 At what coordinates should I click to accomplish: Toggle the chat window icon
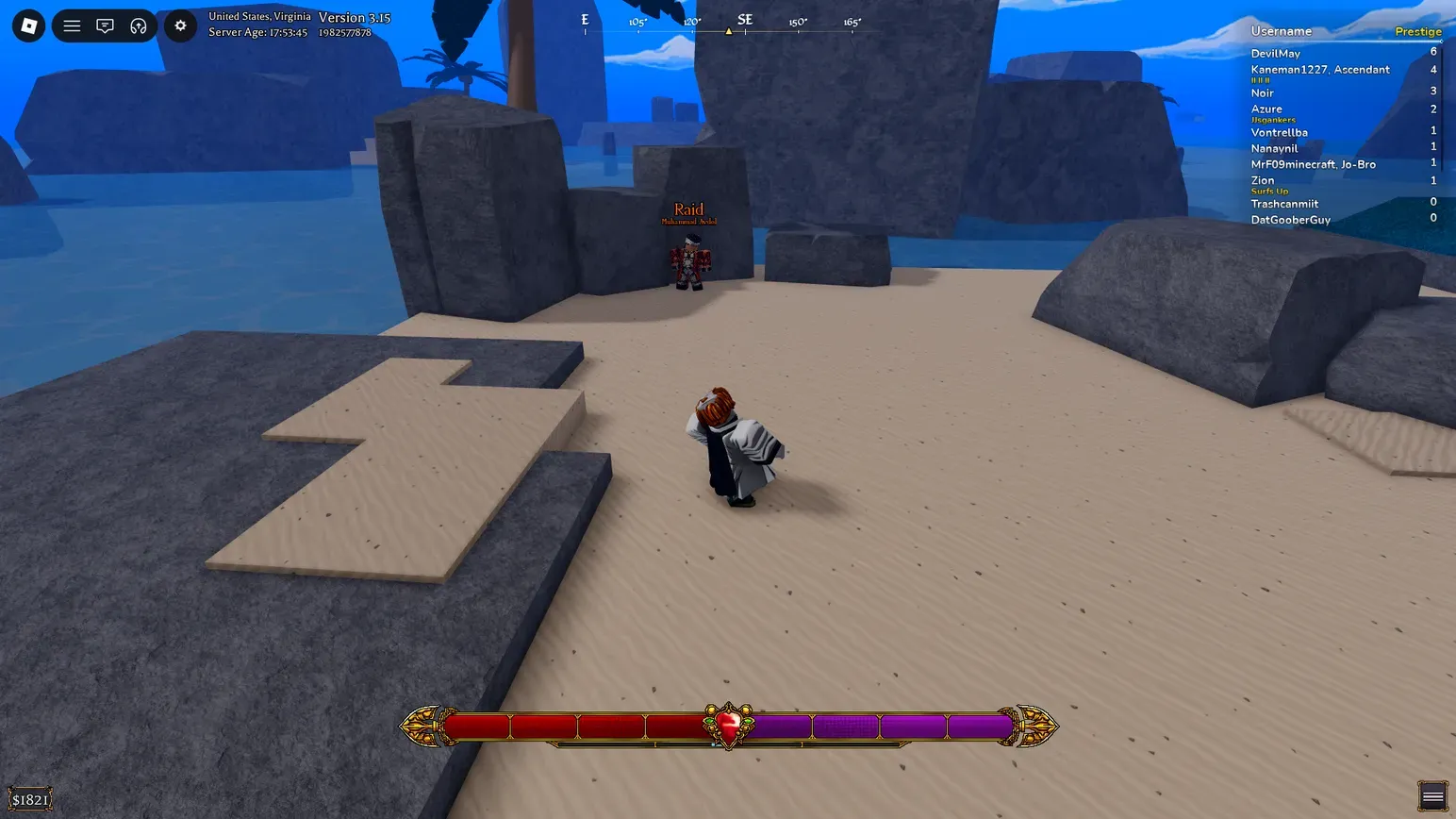105,25
